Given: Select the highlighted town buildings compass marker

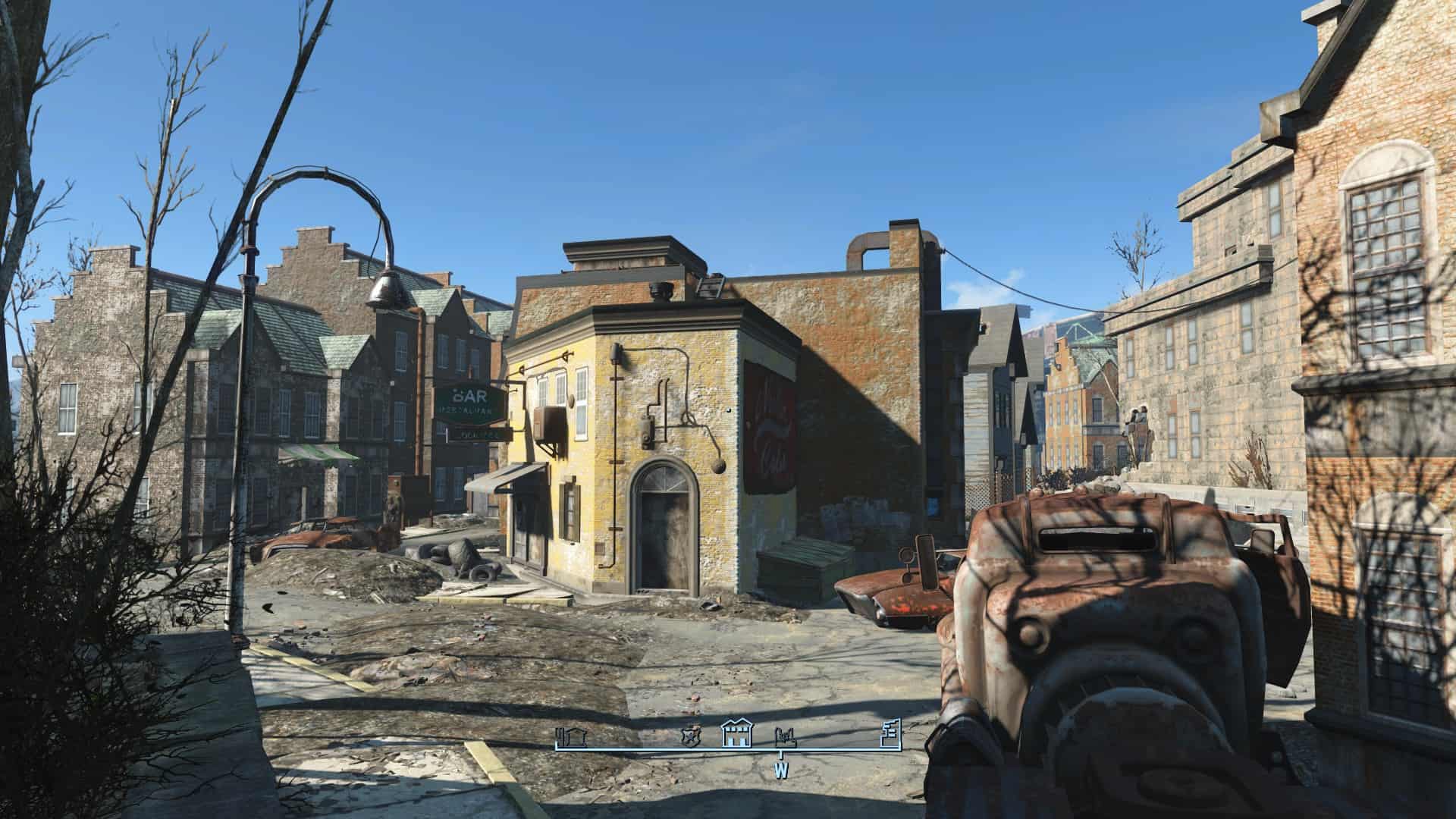Looking at the screenshot, I should [735, 733].
